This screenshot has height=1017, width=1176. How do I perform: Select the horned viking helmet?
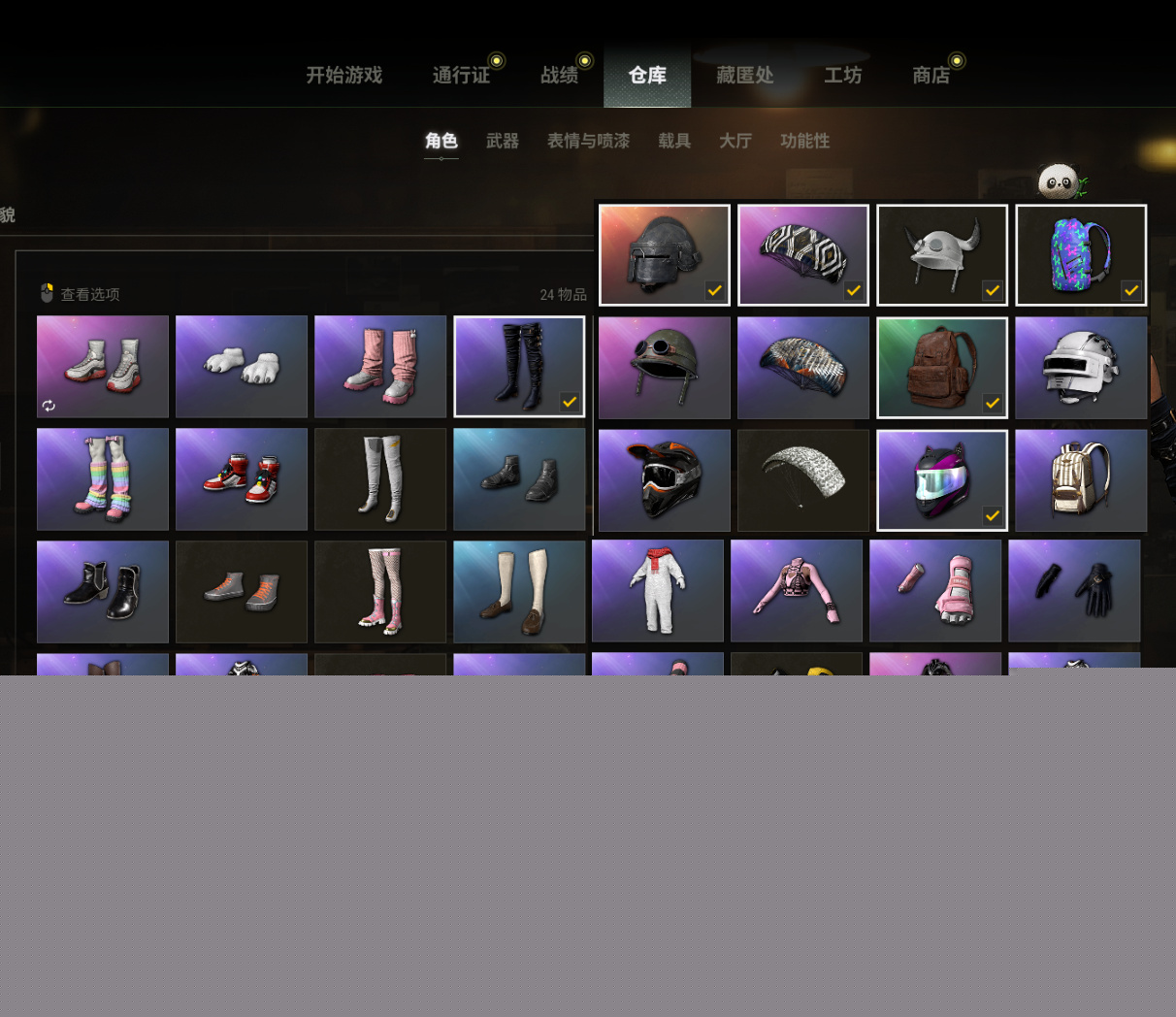click(x=942, y=255)
